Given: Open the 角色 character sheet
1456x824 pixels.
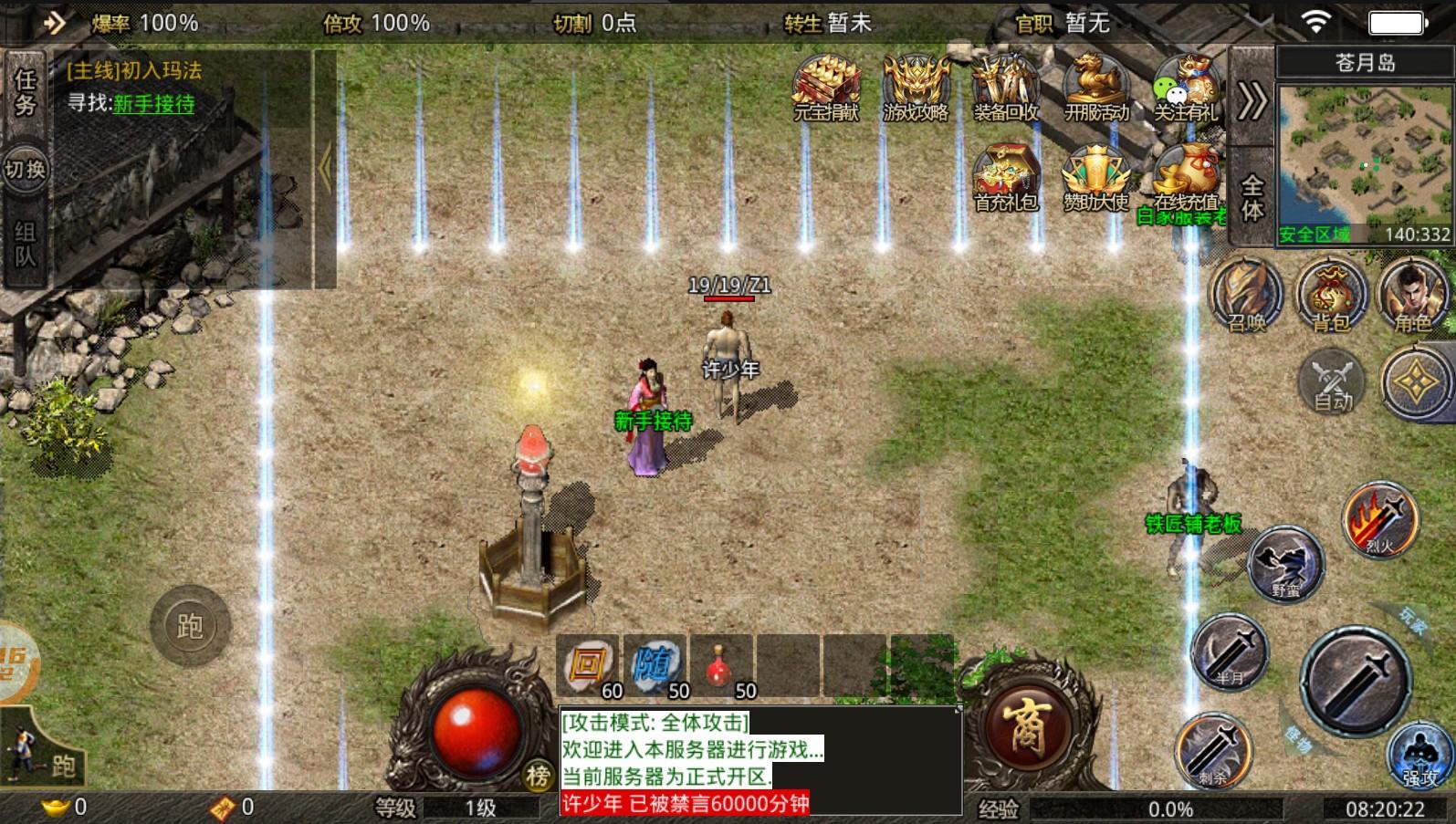Looking at the screenshot, I should (1412, 295).
